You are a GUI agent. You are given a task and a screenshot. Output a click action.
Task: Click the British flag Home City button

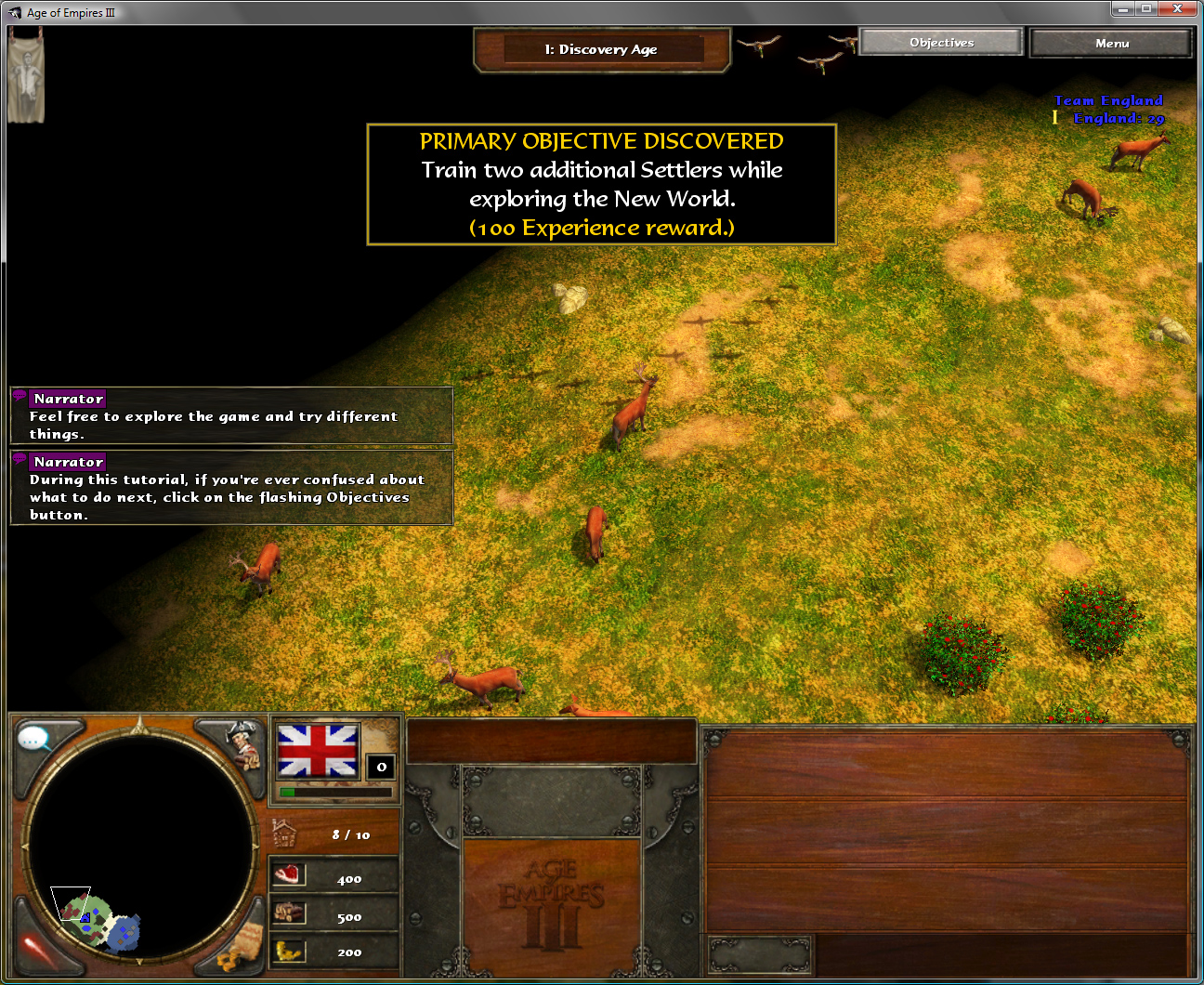pos(318,751)
